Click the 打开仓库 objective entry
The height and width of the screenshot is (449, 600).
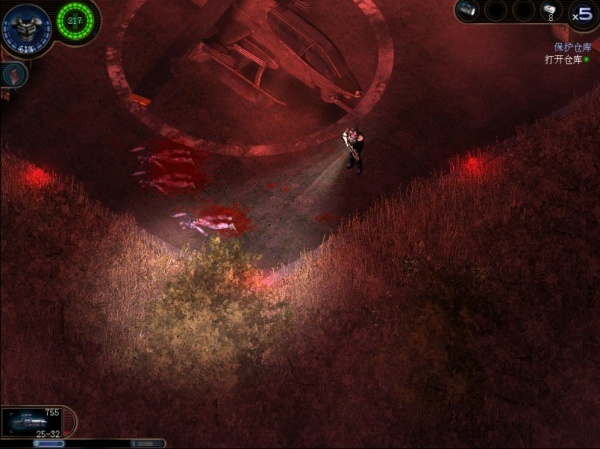(x=565, y=60)
